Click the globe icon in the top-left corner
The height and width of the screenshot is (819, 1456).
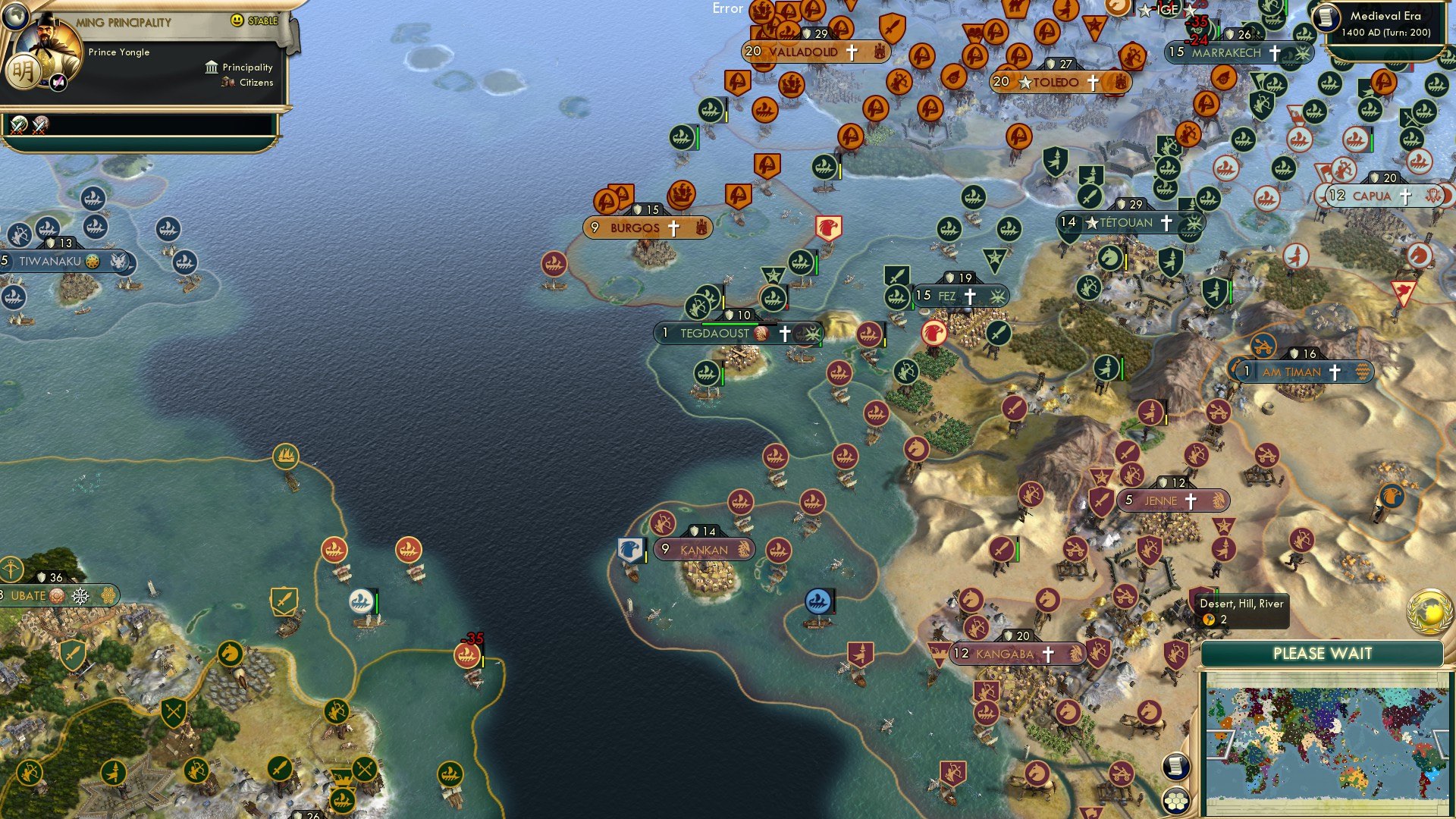coord(16,17)
